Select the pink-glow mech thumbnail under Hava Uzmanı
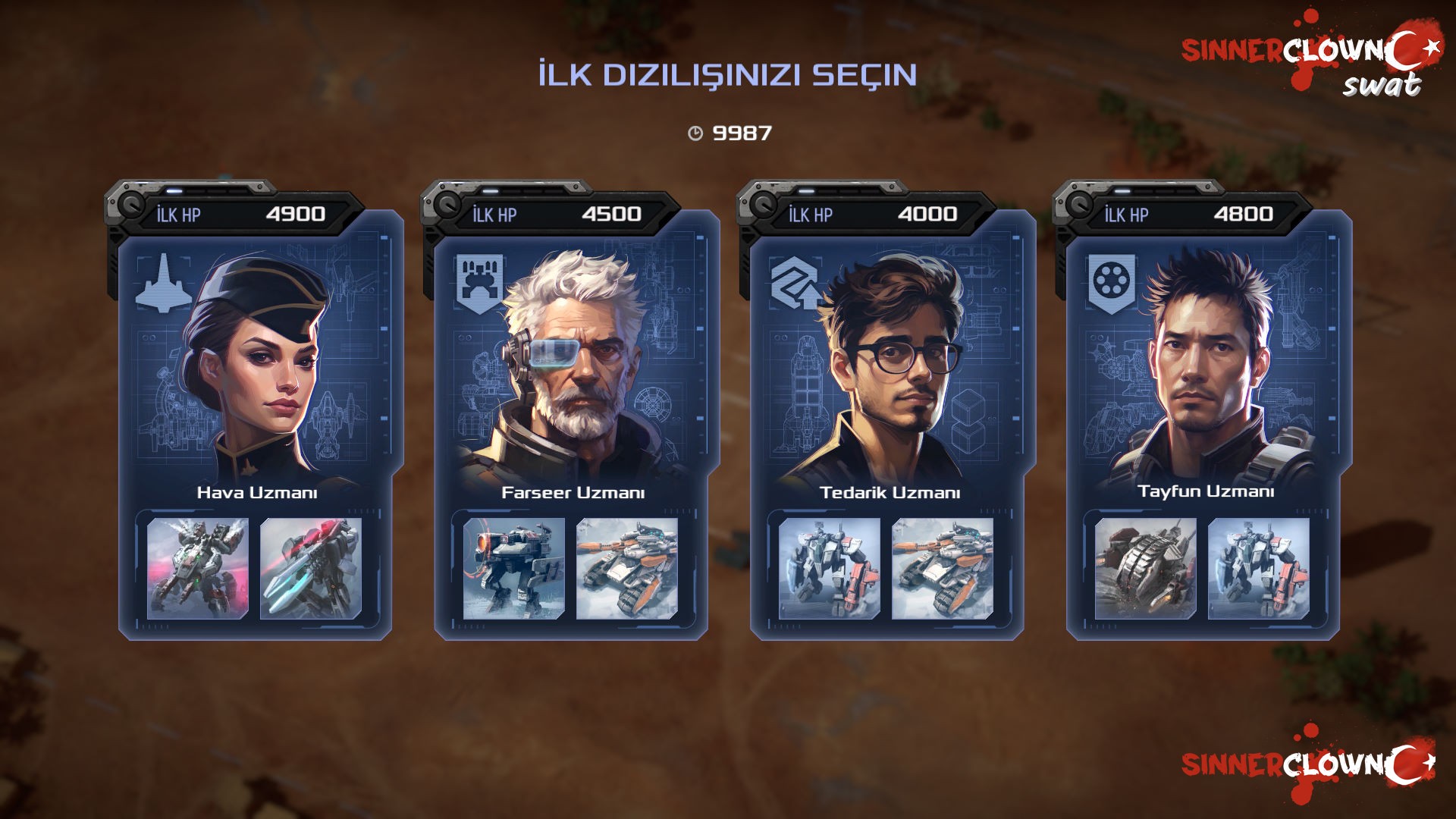The image size is (1456, 819). tap(198, 568)
